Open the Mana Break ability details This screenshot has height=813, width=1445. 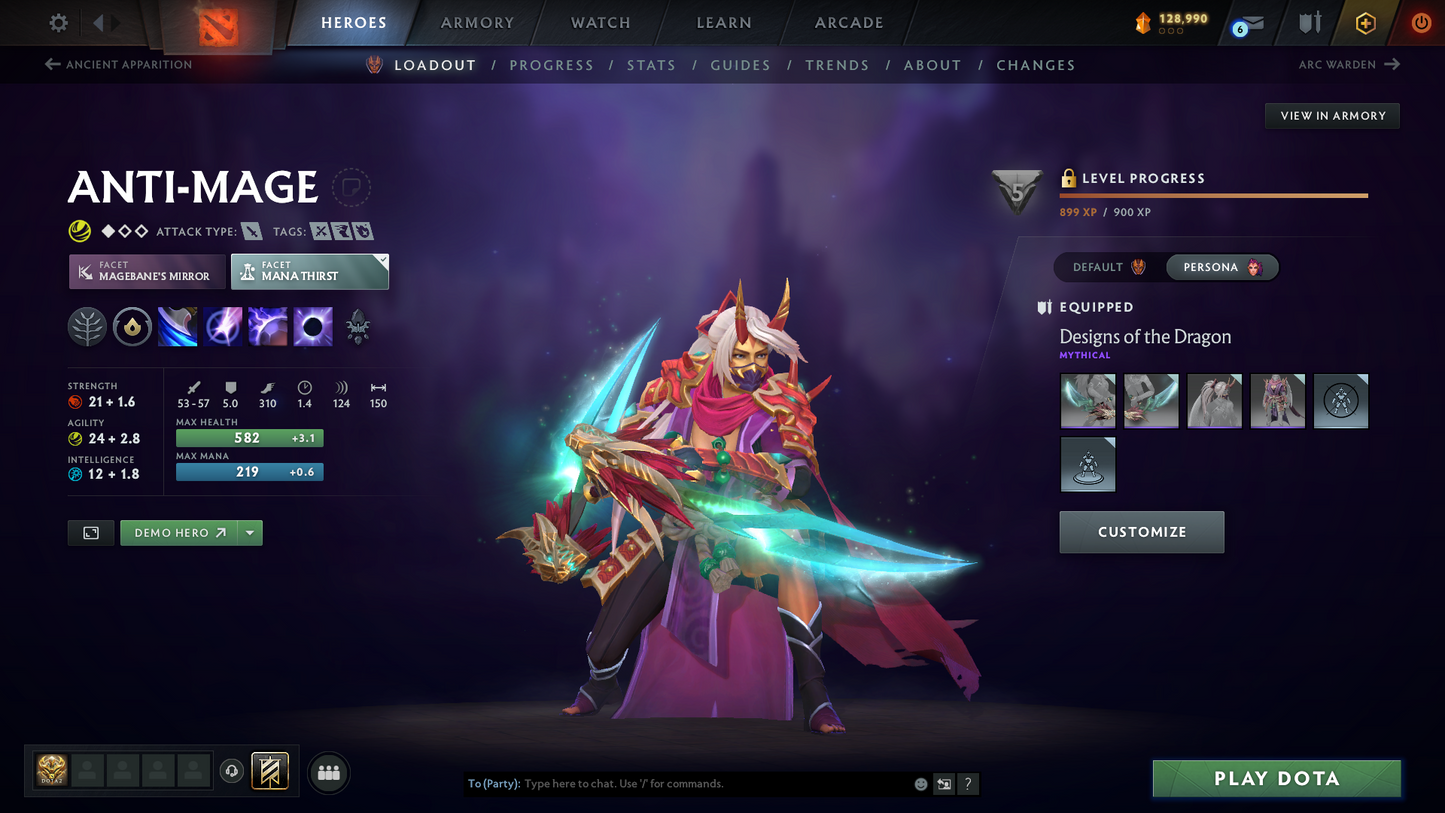pyautogui.click(x=177, y=326)
